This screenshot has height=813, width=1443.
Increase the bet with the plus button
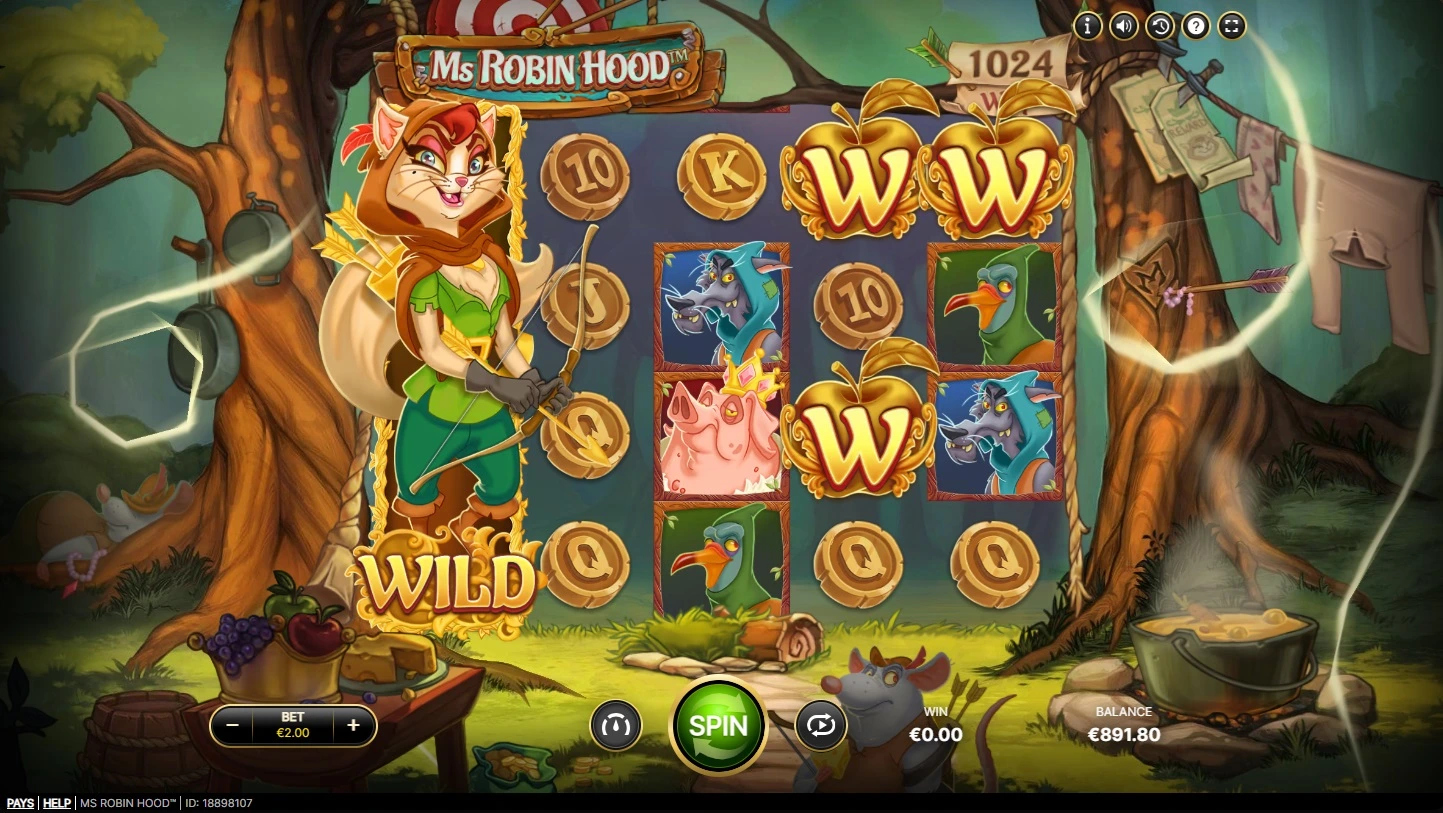[353, 726]
